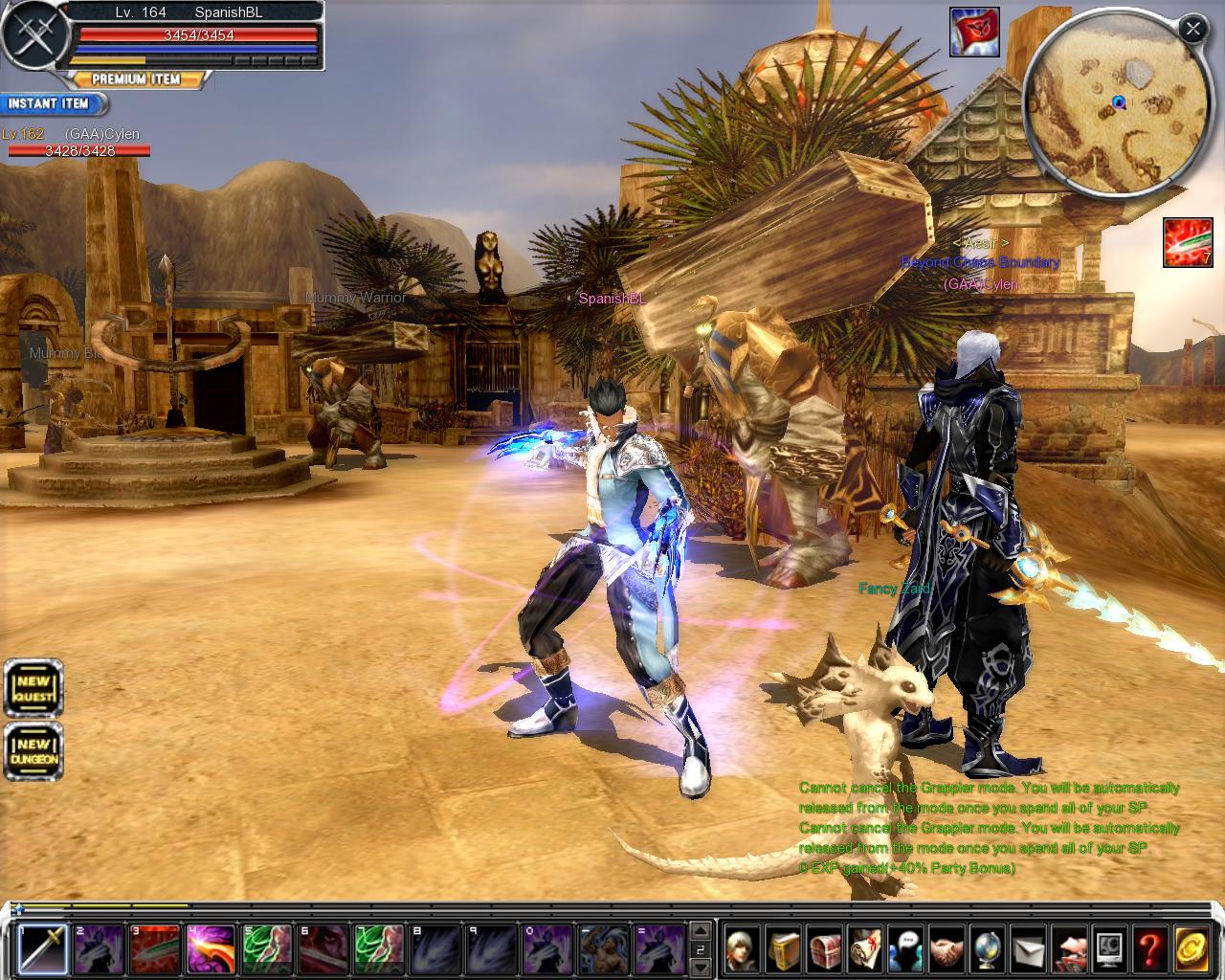Select the red flag buff icon
This screenshot has height=980, width=1225.
[x=974, y=33]
